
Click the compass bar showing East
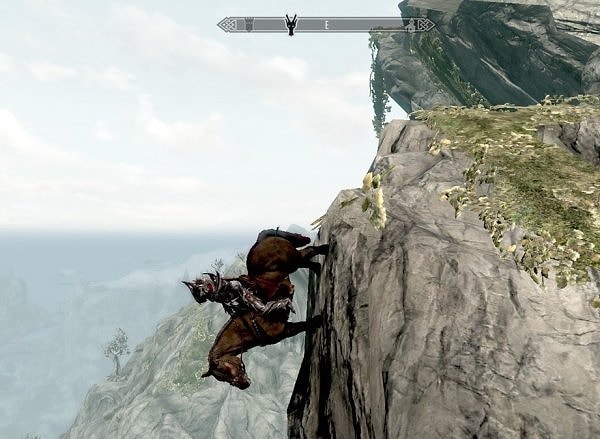(x=326, y=23)
